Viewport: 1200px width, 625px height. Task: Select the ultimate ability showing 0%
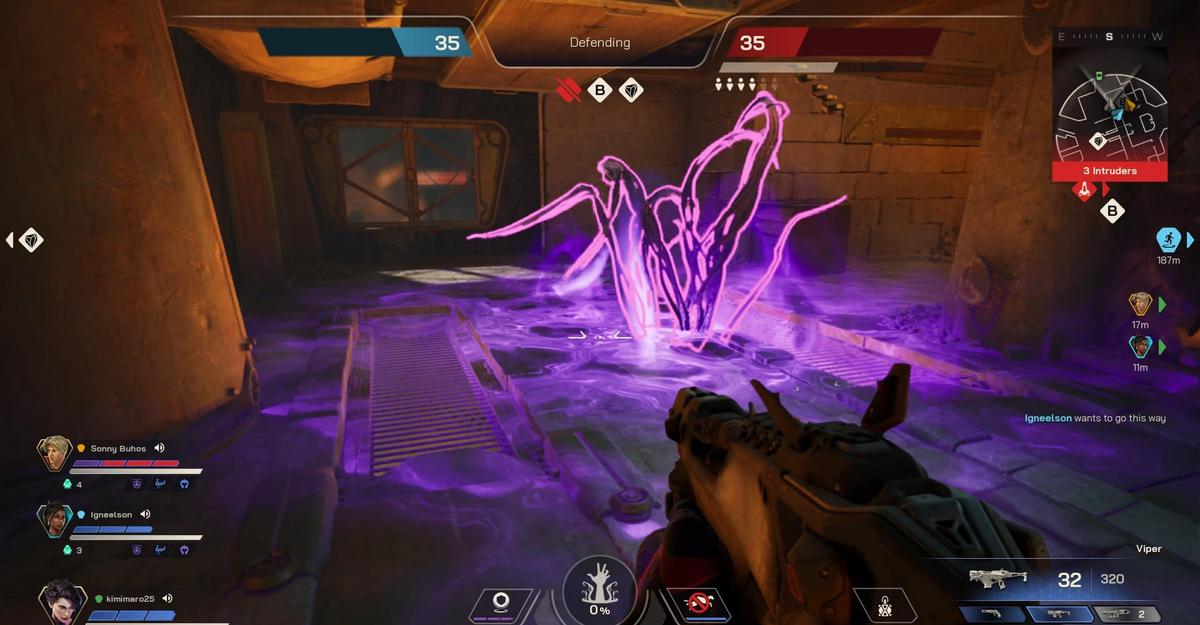coord(599,588)
